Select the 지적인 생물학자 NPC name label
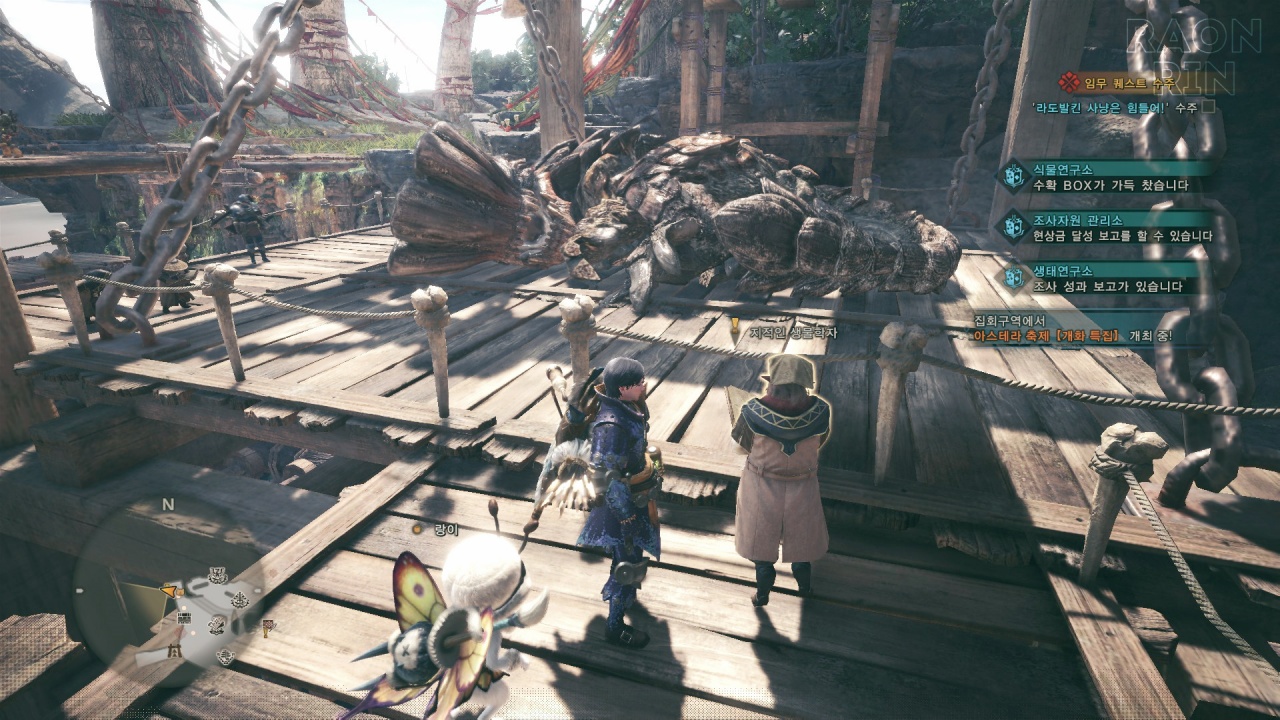Viewport: 1280px width, 720px height. point(776,332)
